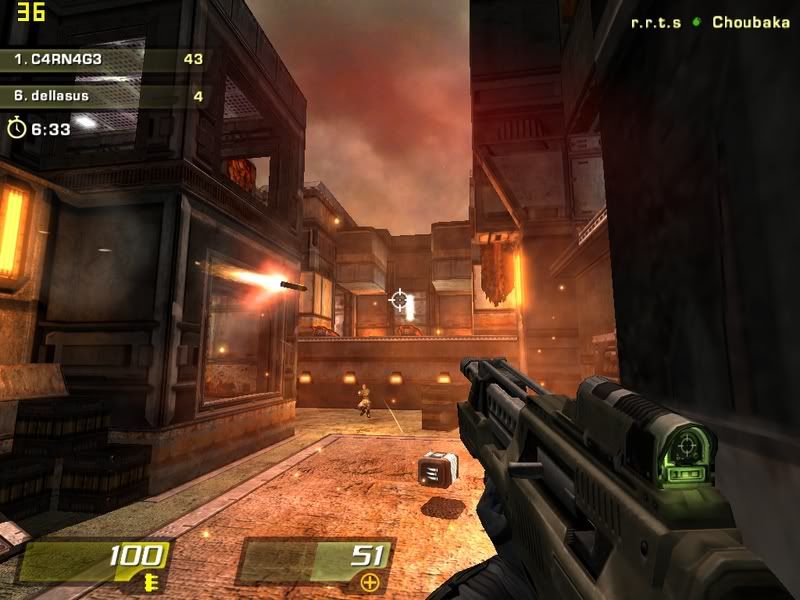This screenshot has width=800, height=600.
Task: Click the r.r.t.s Choubaka kill feed entry
Action: pos(710,22)
